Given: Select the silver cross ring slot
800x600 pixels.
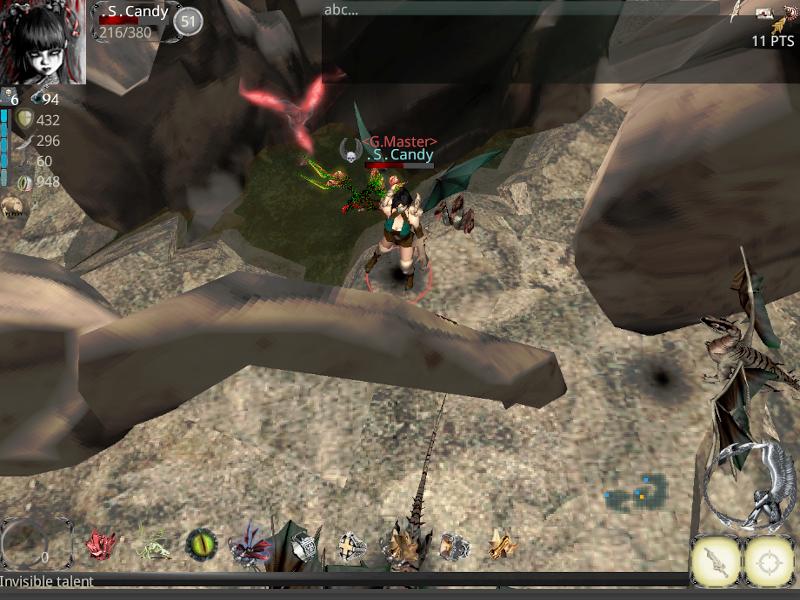Looking at the screenshot, I should coord(351,546).
